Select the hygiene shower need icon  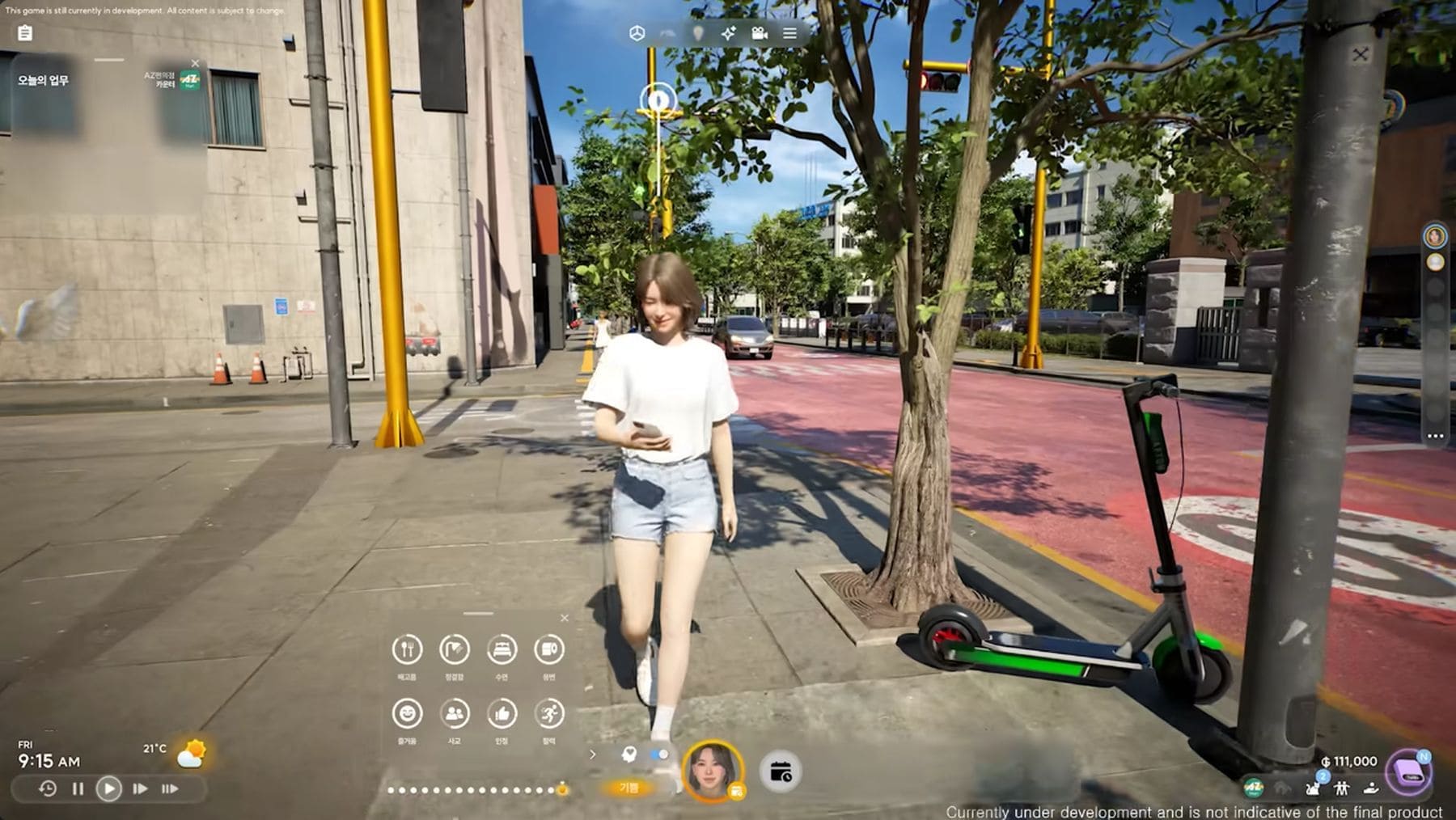point(455,649)
